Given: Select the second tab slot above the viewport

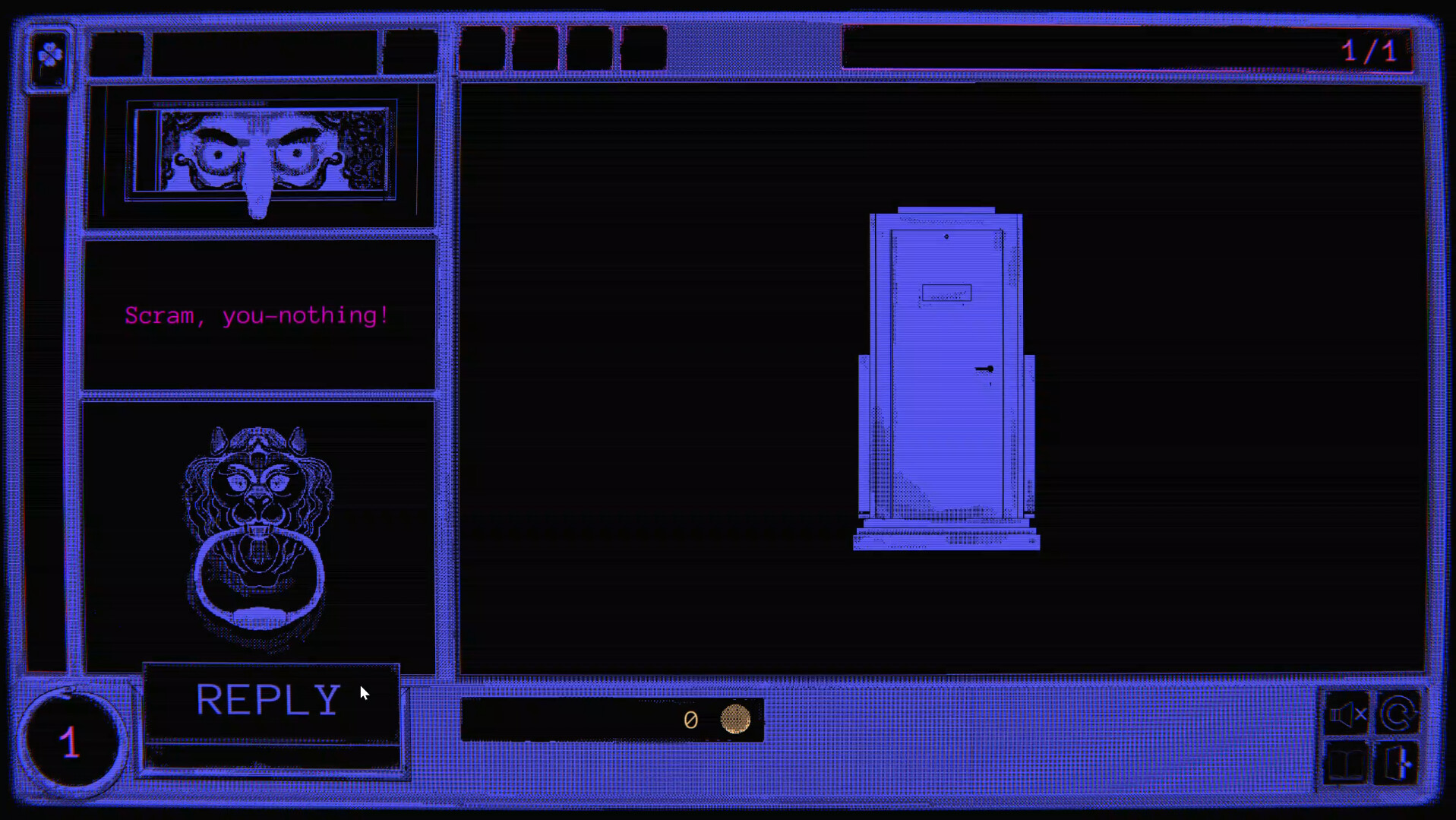Looking at the screenshot, I should [x=534, y=49].
